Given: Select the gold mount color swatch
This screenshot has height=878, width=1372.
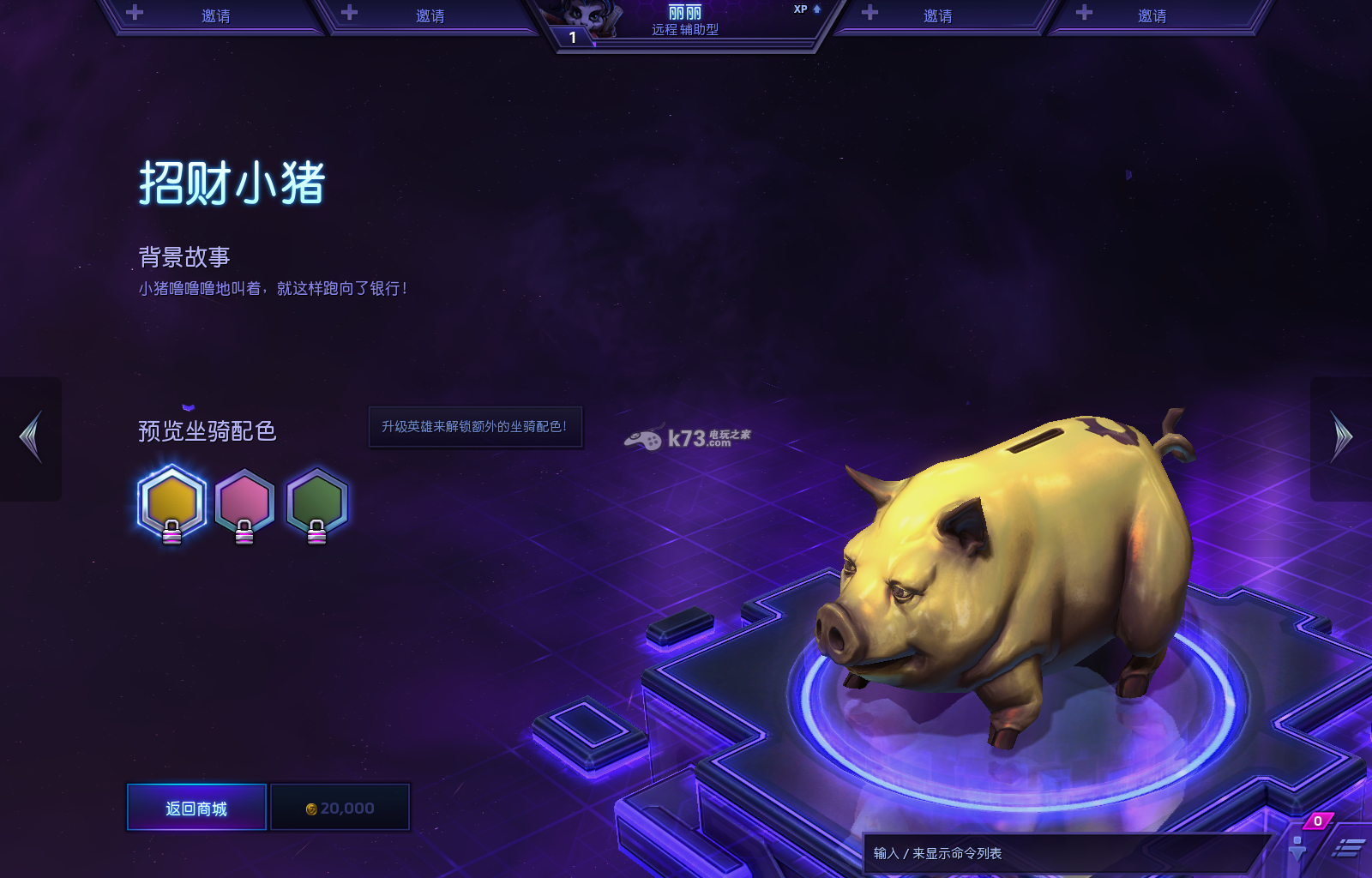Looking at the screenshot, I should pos(171,502).
